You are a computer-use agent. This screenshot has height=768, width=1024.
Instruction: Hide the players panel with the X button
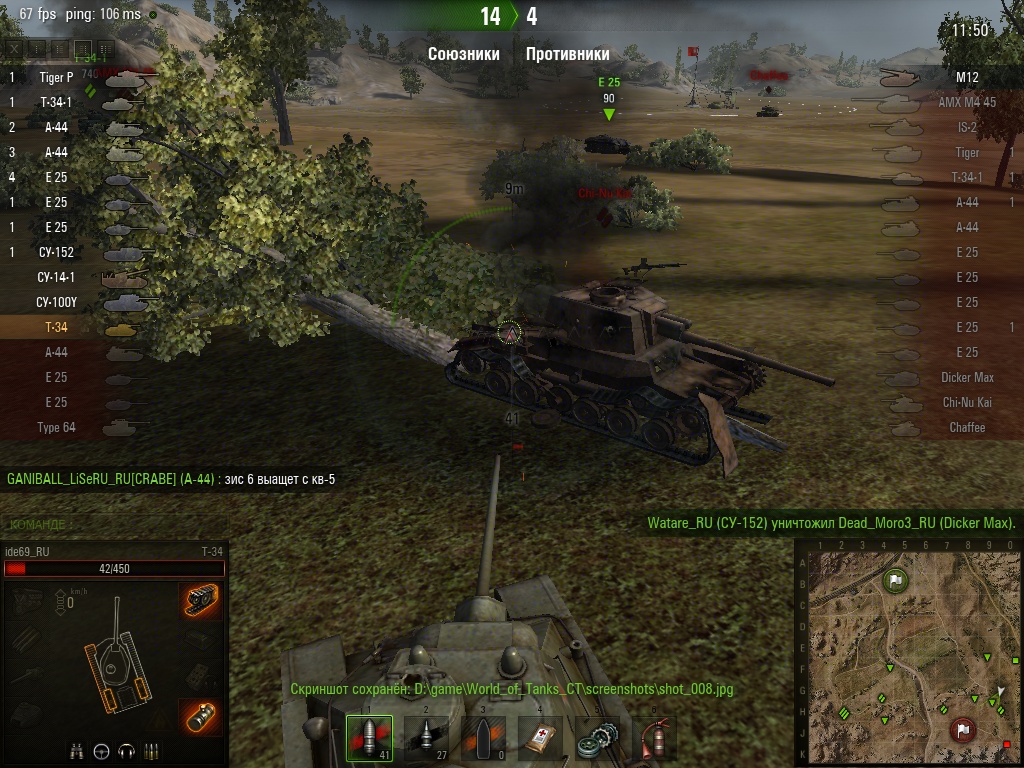[x=13, y=47]
